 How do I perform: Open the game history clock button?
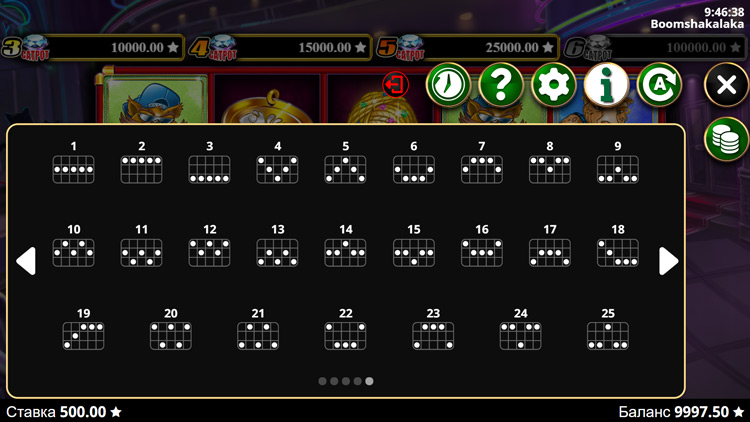coord(449,85)
